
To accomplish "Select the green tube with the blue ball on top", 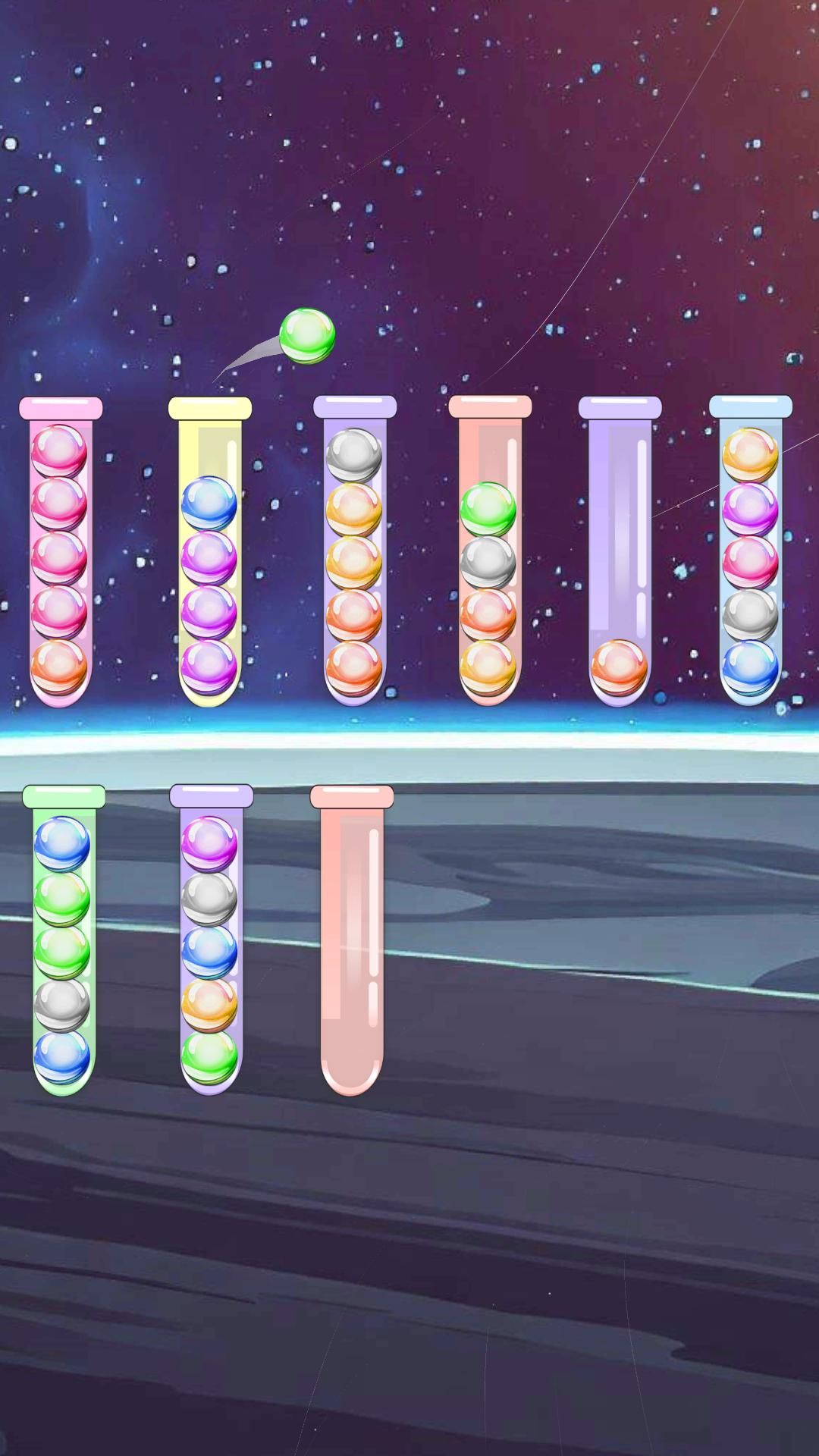I will [x=63, y=940].
